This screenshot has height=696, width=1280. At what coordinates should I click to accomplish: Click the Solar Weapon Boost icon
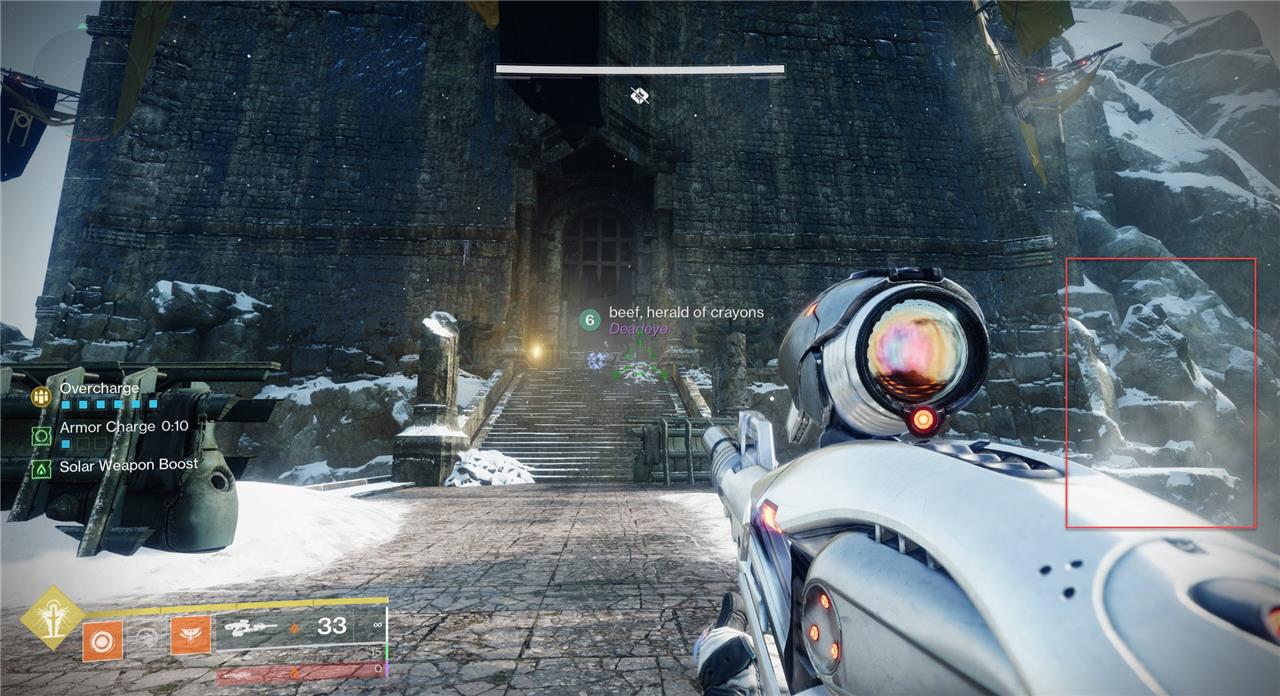tap(41, 467)
